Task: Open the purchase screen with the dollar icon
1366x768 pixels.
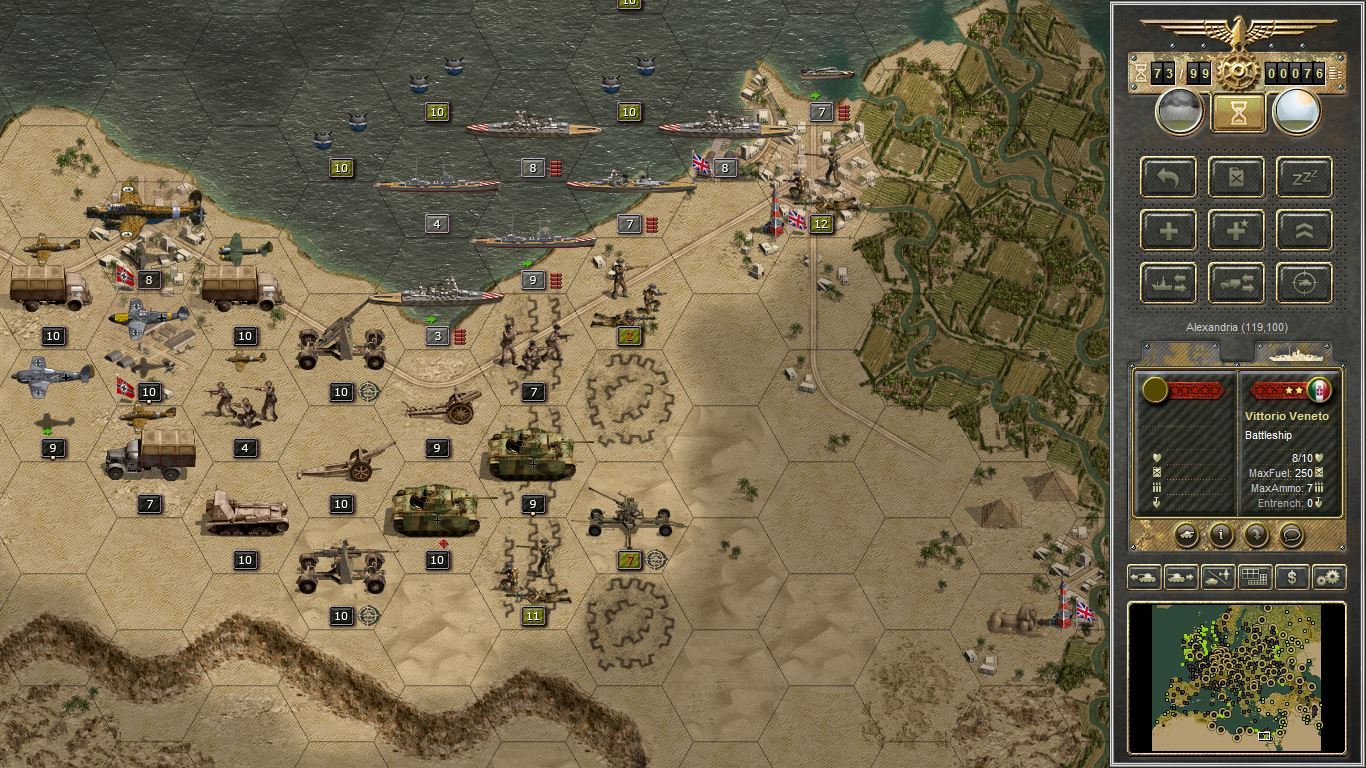Action: [1292, 577]
